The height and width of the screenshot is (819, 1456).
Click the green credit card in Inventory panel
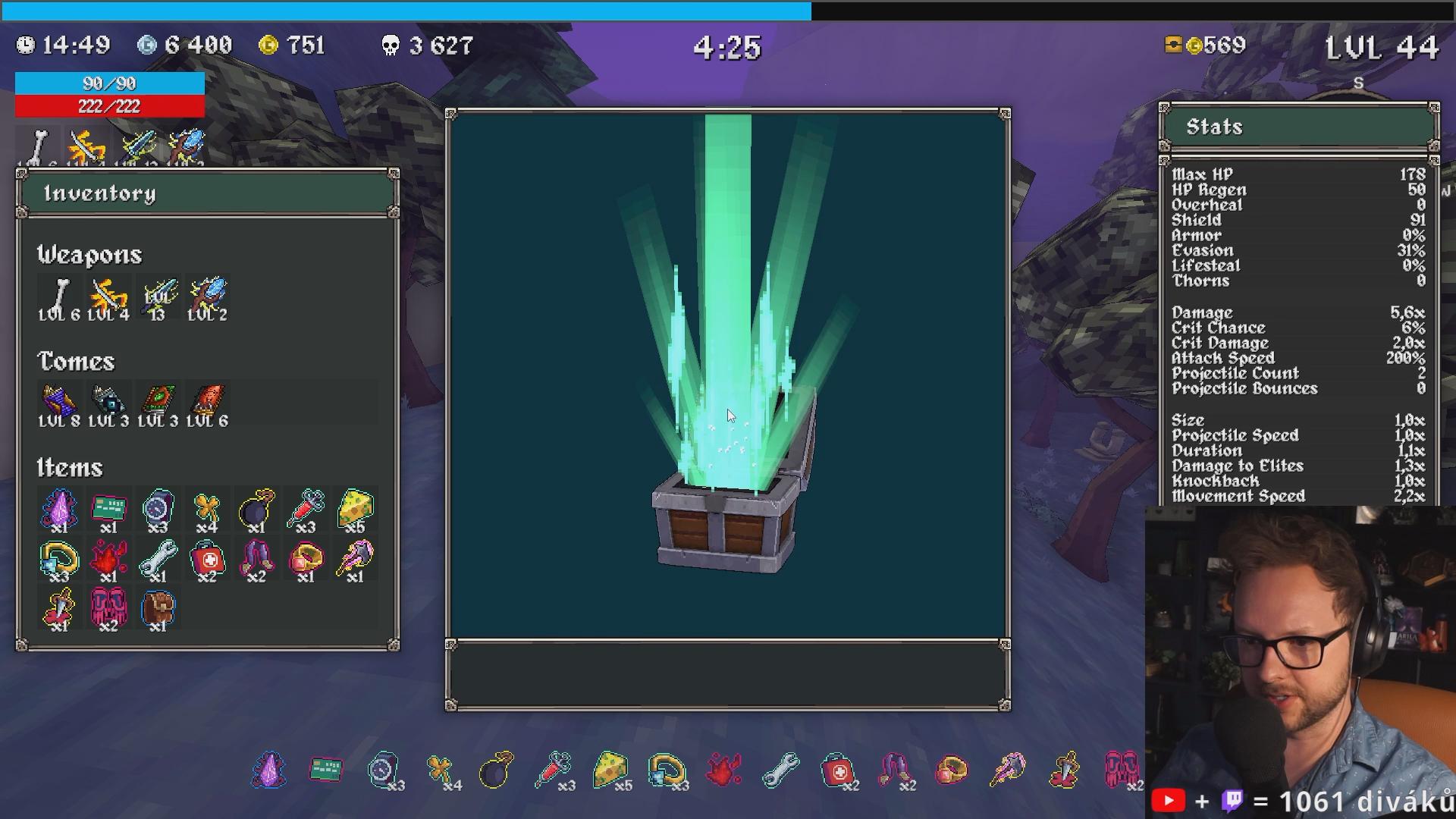tap(108, 508)
